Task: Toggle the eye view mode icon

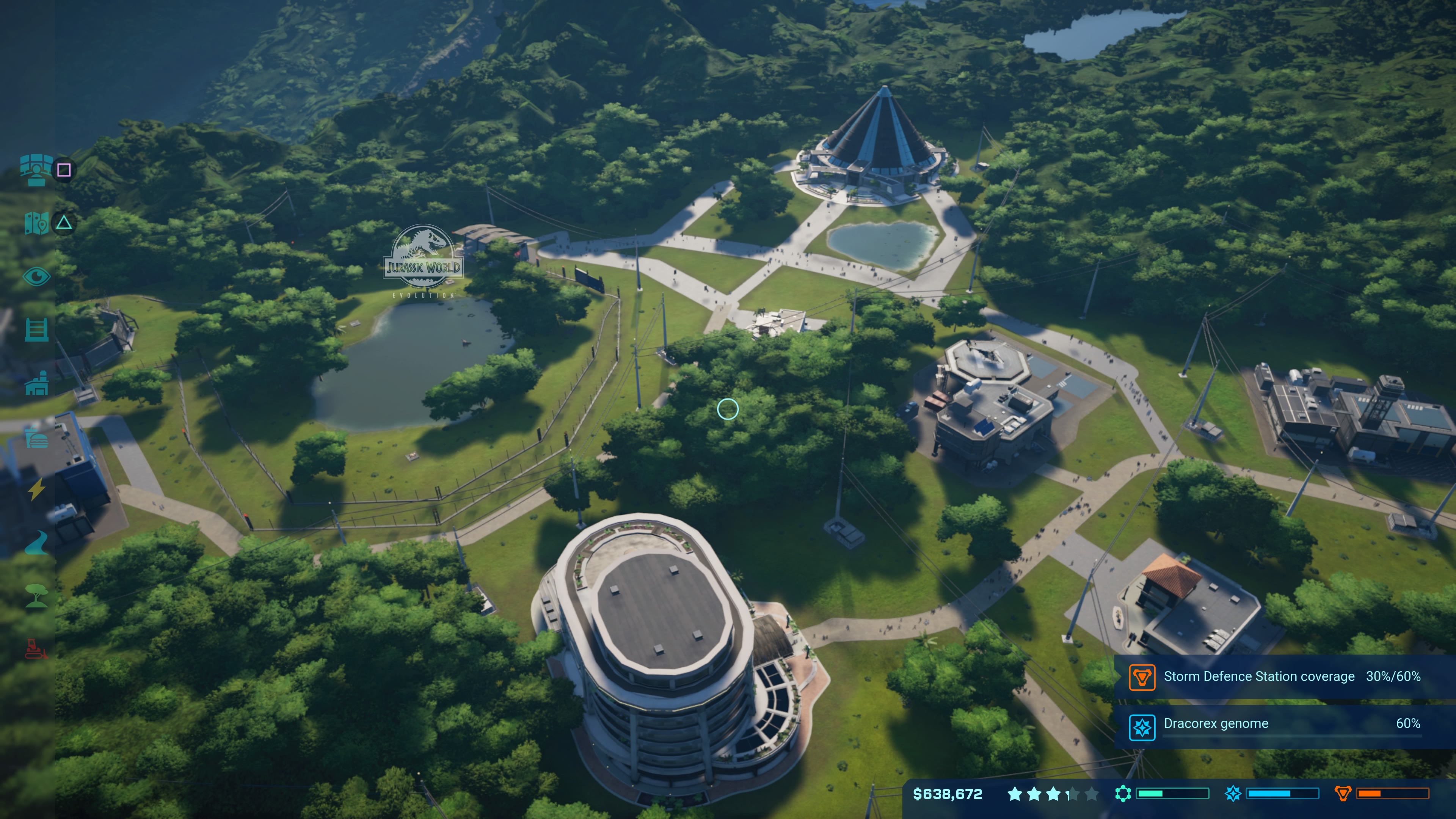Action: click(x=36, y=276)
